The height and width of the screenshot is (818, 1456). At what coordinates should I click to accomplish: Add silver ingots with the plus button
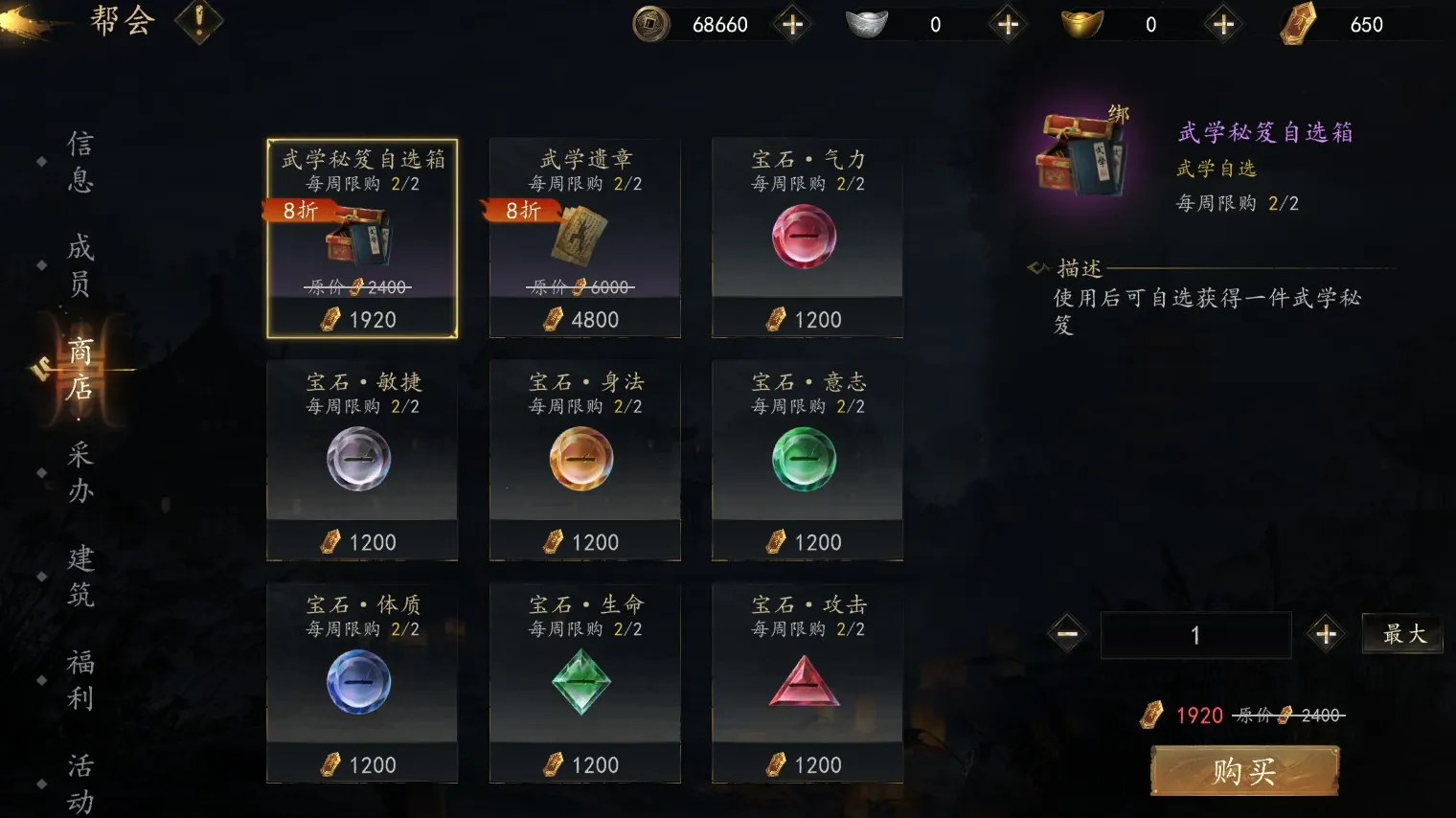[1008, 25]
